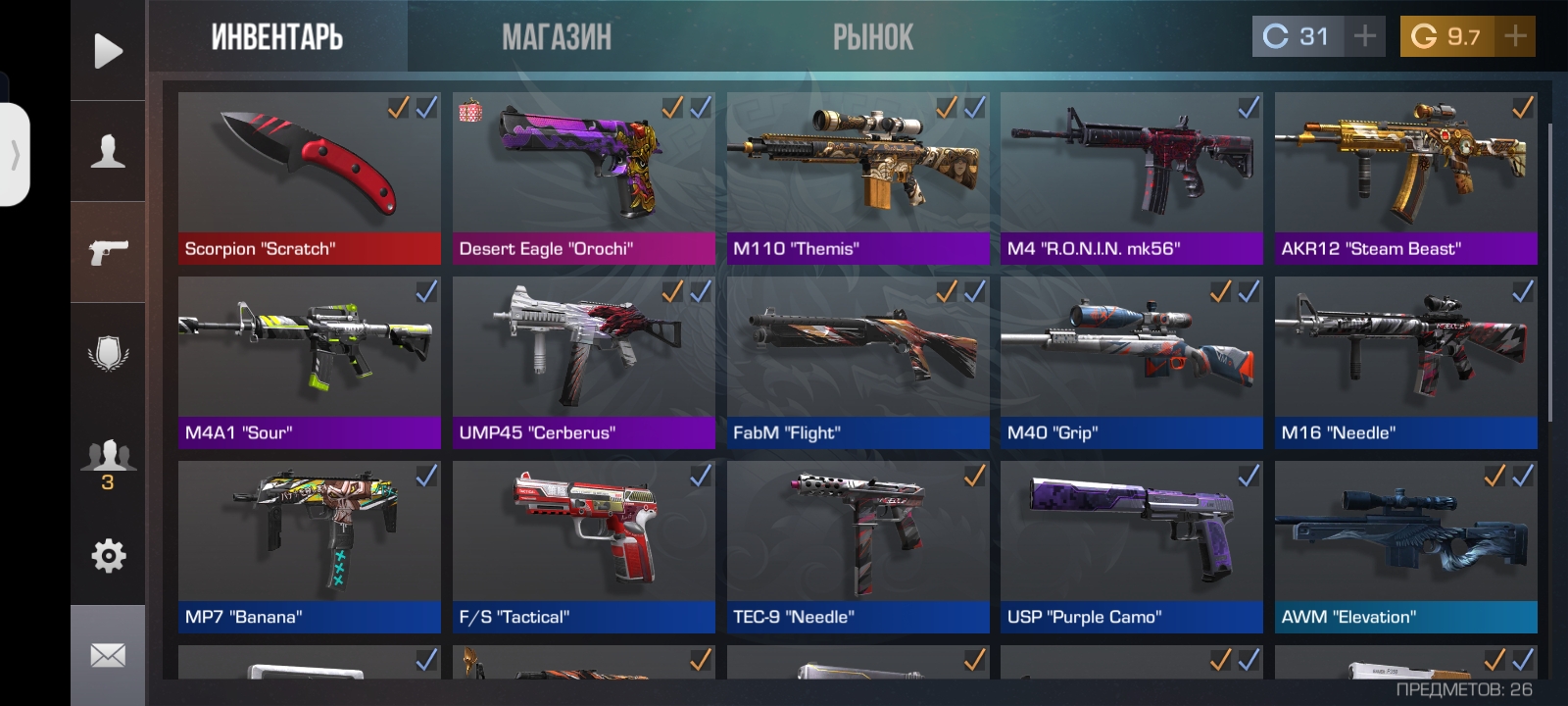Open the Рынок tab
The height and width of the screenshot is (706, 1568).
click(872, 37)
